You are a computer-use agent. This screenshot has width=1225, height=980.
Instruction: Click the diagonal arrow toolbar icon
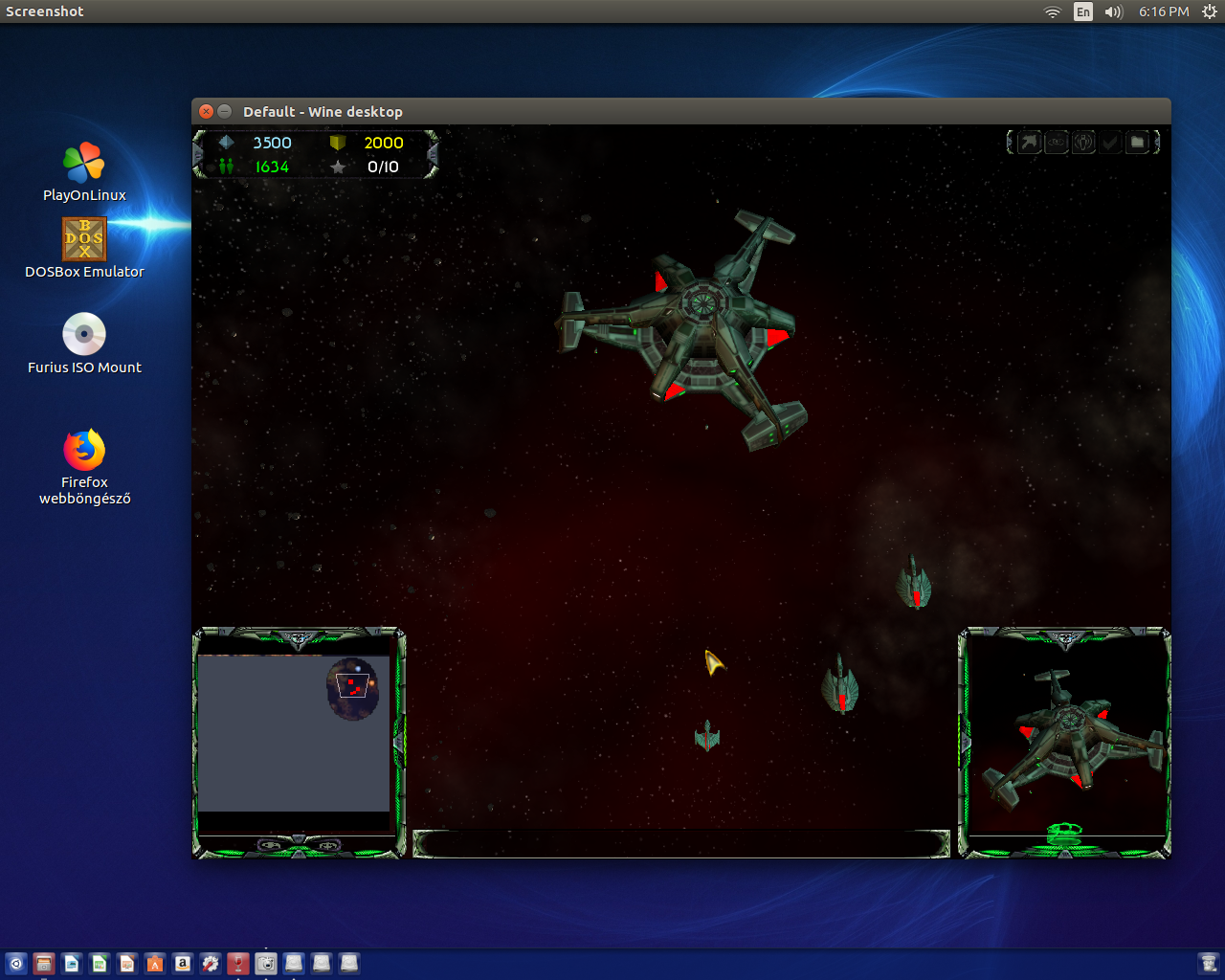pos(1030,143)
